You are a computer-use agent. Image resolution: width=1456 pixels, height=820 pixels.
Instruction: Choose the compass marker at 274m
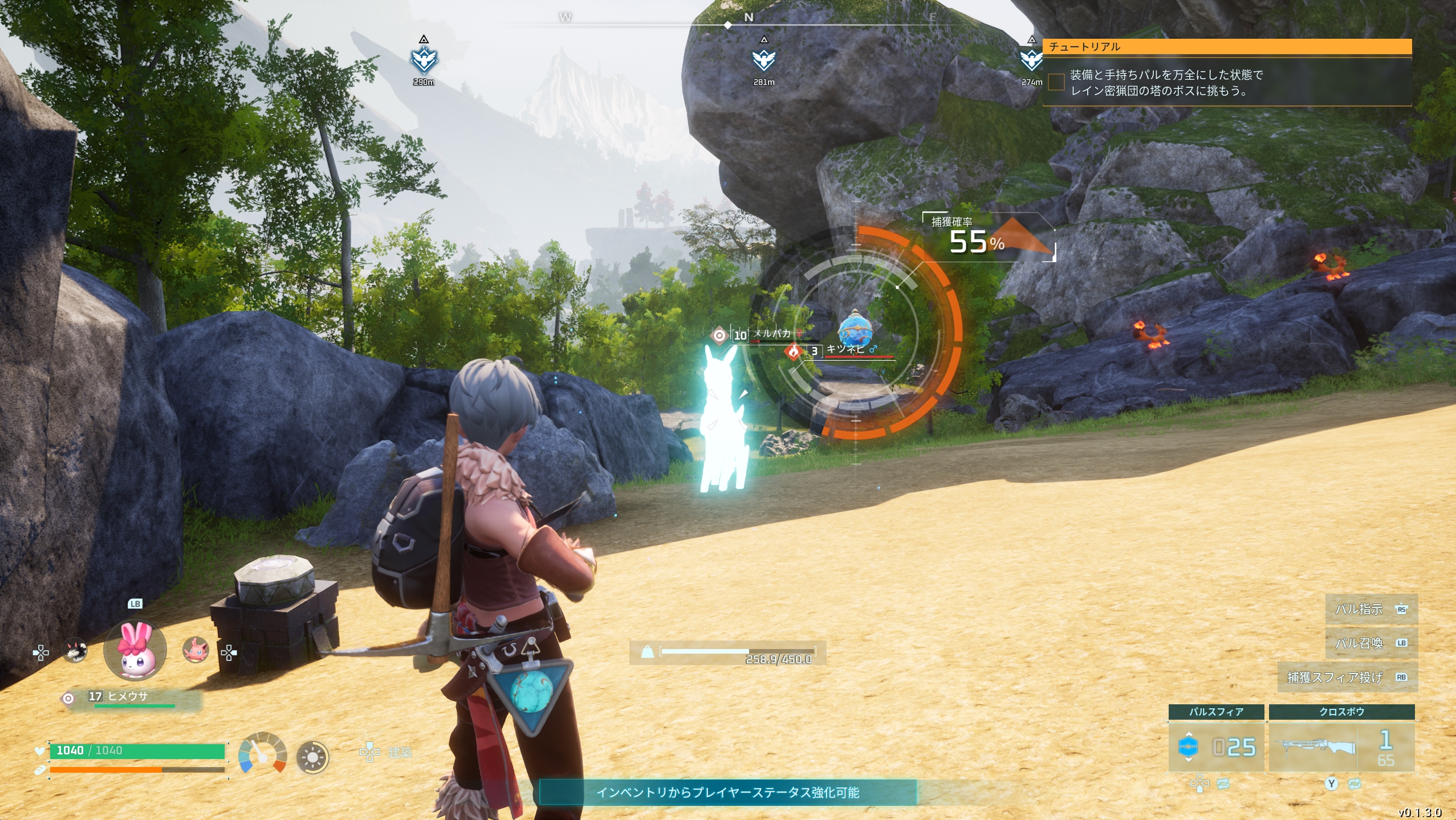click(x=1030, y=60)
